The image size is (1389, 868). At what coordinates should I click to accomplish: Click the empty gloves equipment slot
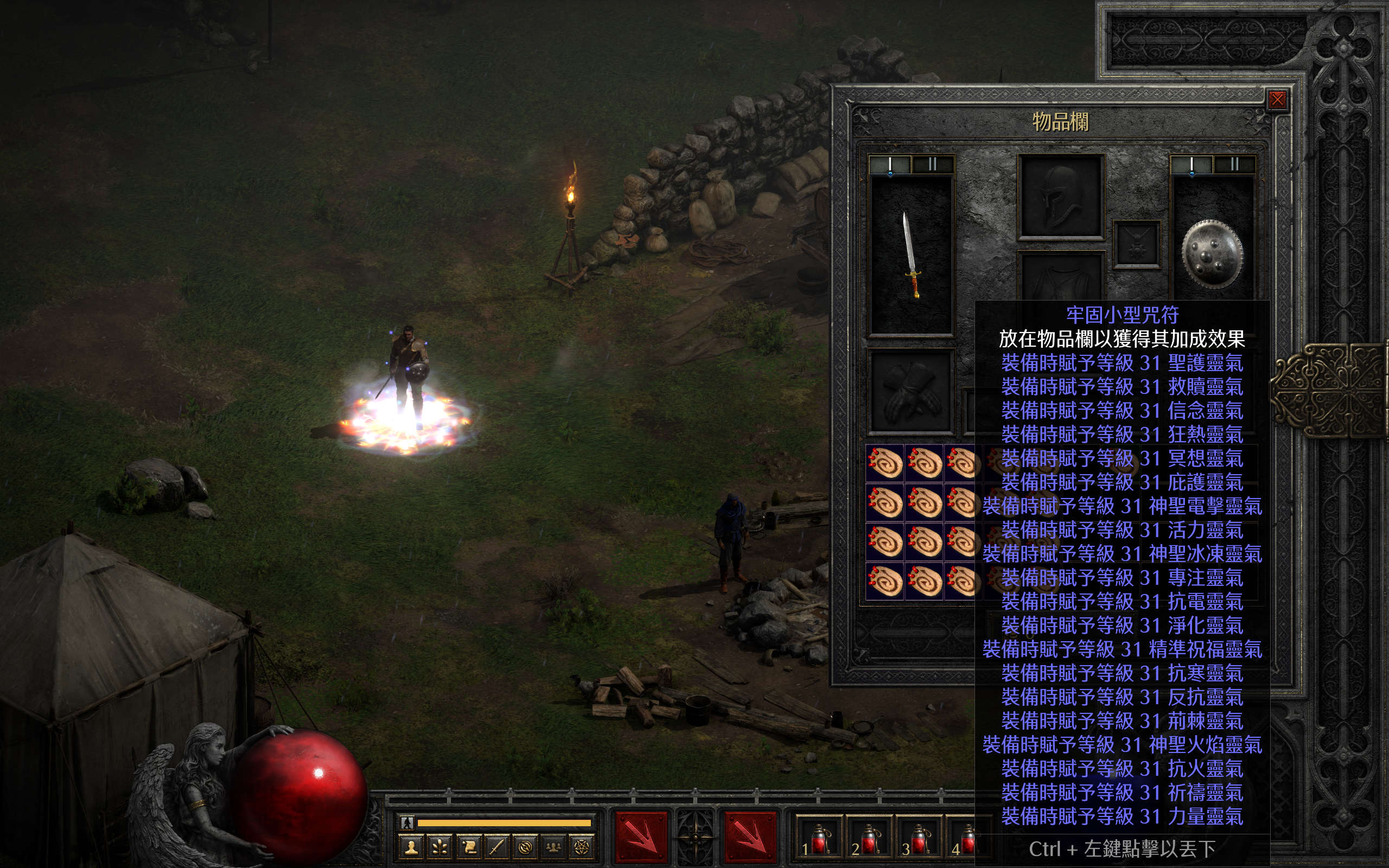[911, 392]
